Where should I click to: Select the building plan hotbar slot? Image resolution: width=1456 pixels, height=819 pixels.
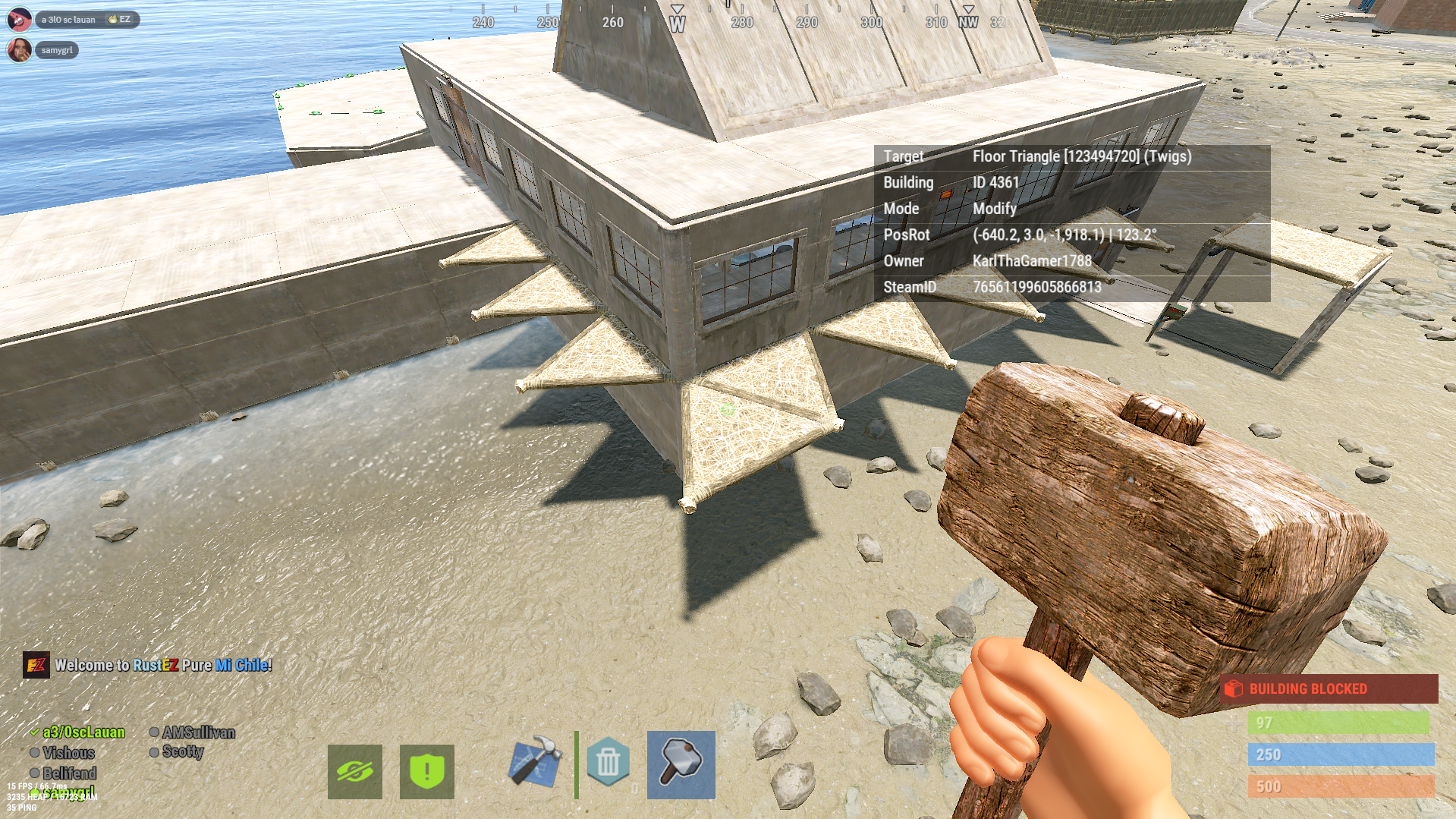pyautogui.click(x=535, y=763)
